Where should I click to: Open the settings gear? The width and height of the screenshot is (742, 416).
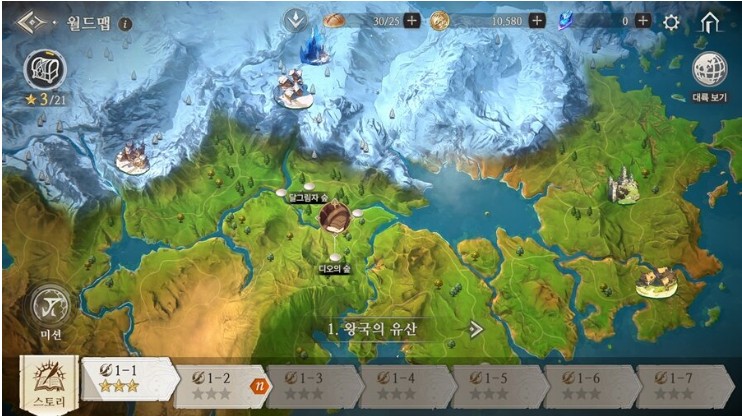(x=671, y=21)
